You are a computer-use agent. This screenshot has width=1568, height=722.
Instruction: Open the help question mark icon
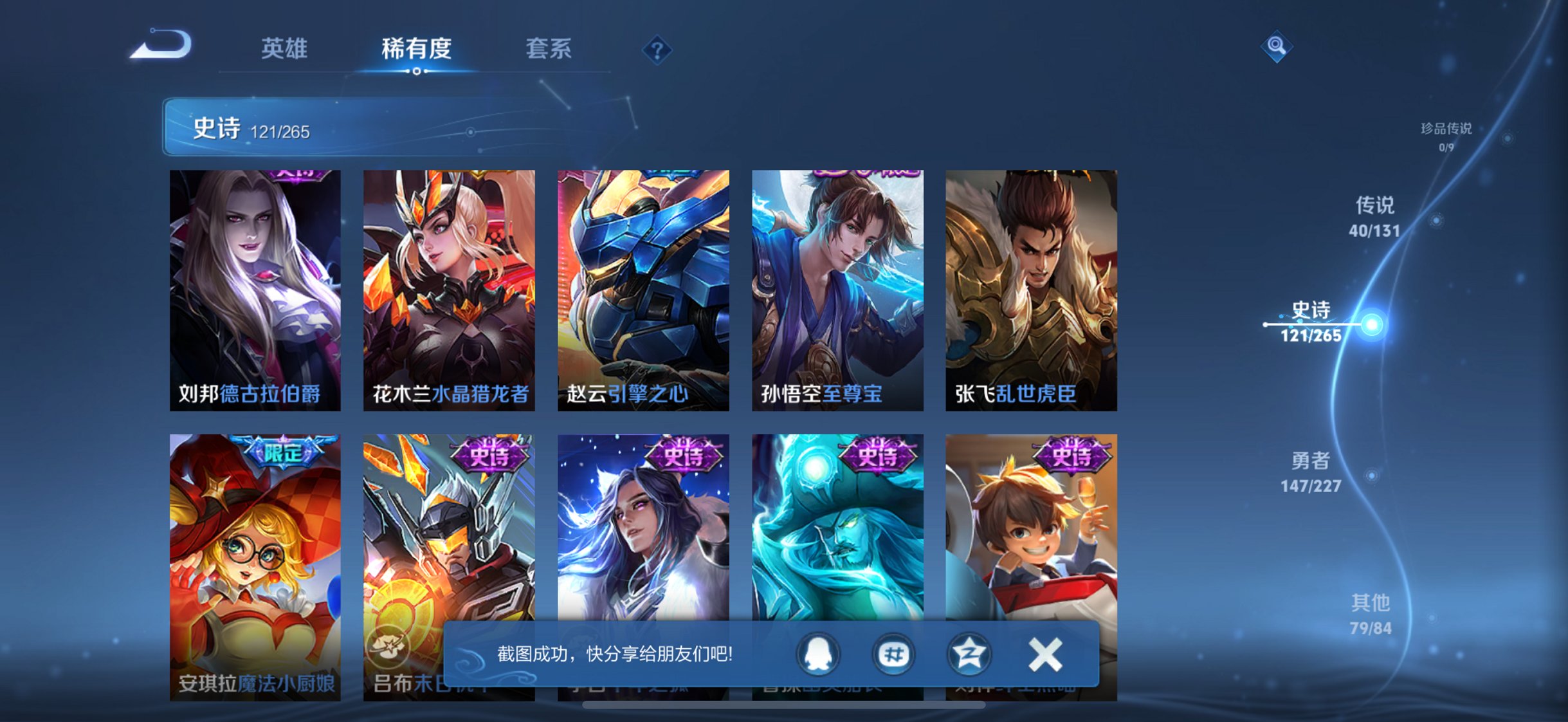click(656, 50)
